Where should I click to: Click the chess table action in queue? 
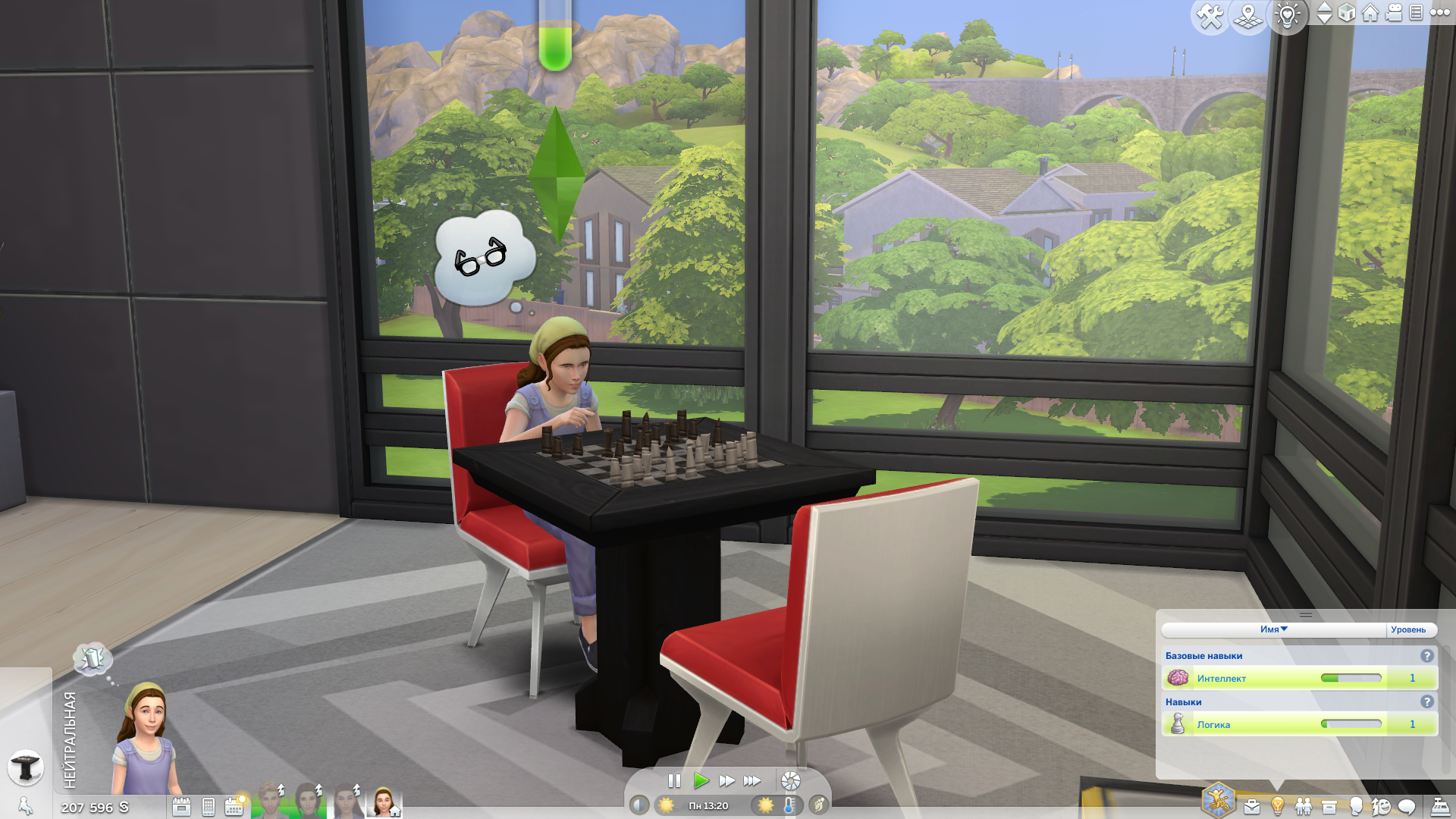coord(25,767)
